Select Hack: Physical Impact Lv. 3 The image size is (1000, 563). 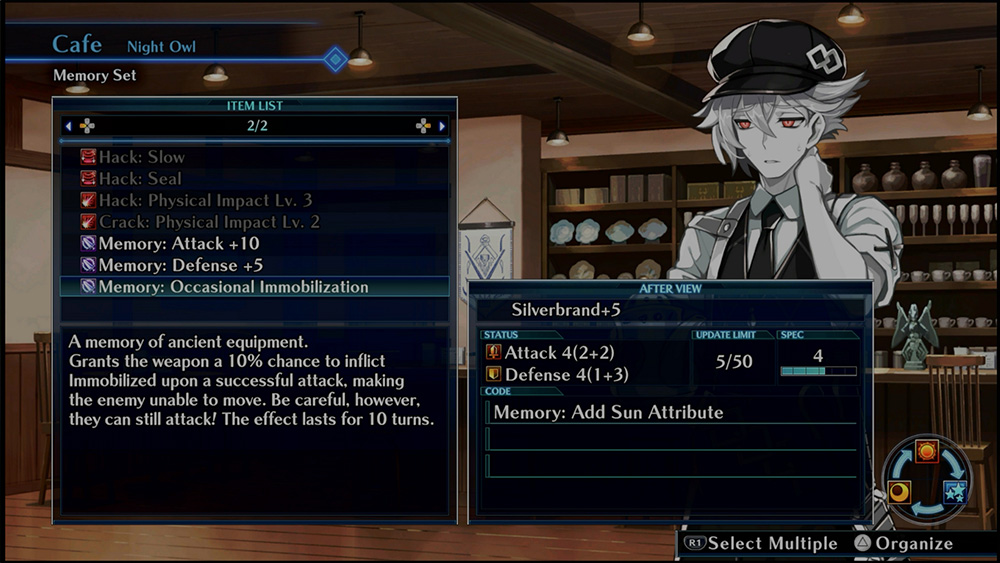click(x=204, y=200)
